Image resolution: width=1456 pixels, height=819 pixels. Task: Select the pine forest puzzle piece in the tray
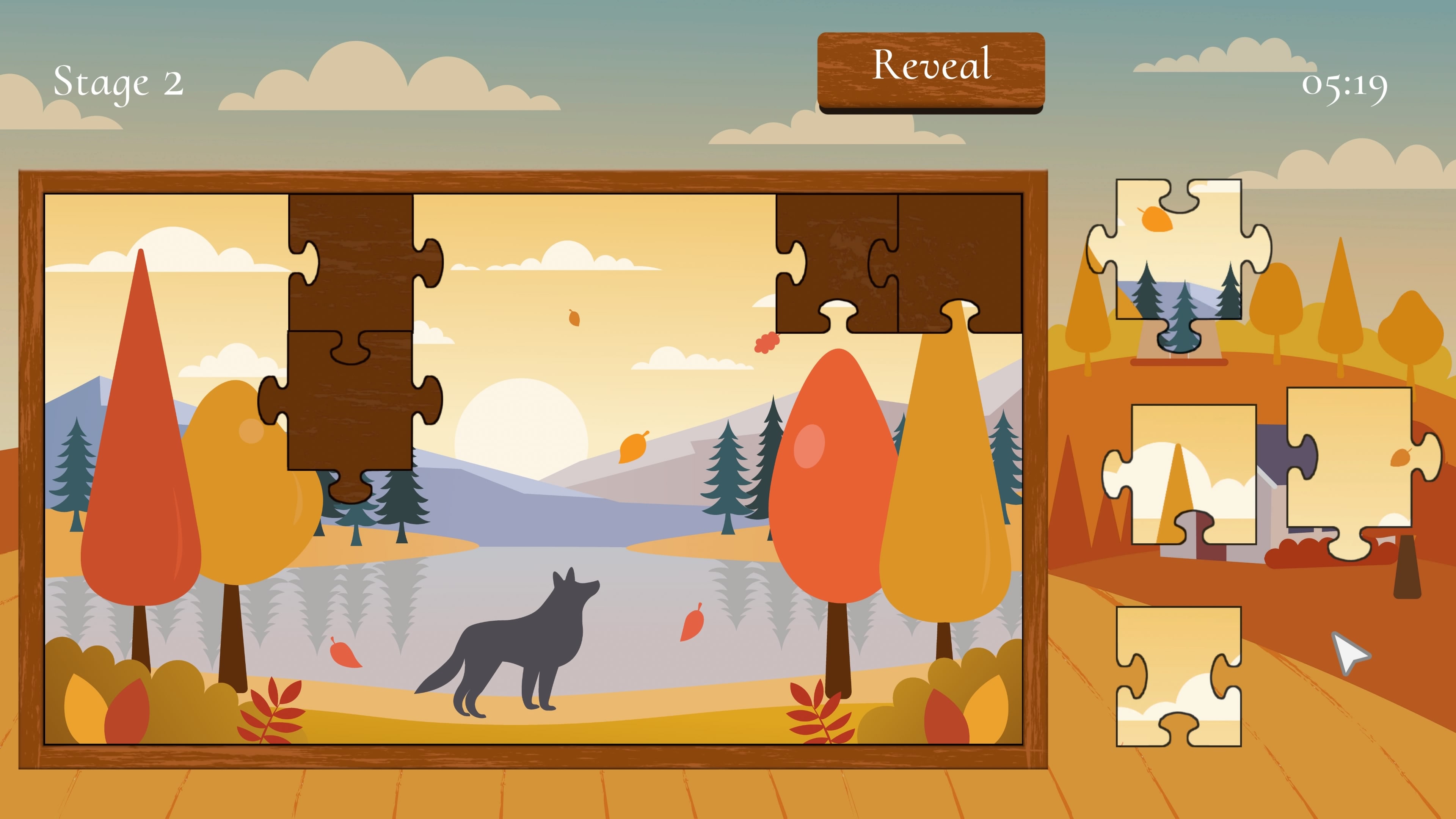1178,254
